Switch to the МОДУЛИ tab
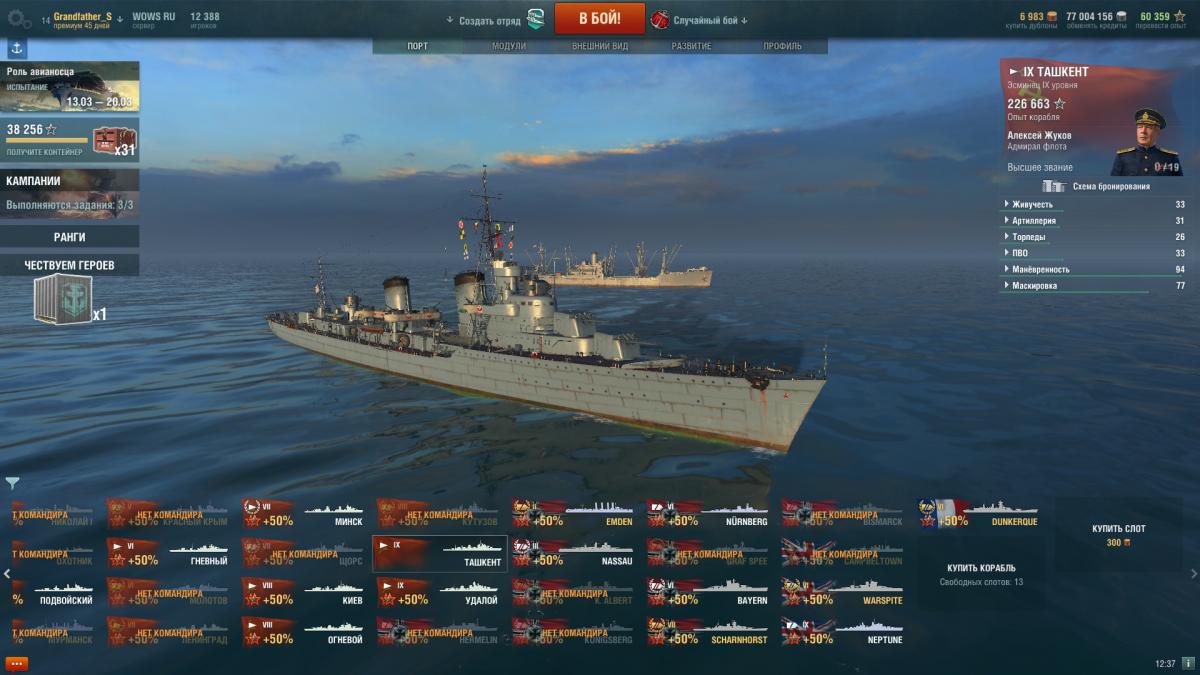 [508, 46]
